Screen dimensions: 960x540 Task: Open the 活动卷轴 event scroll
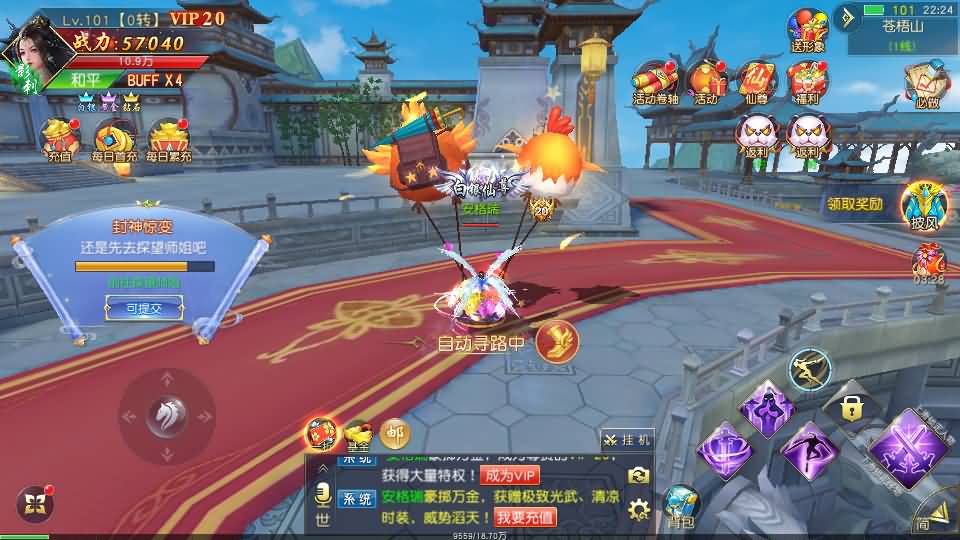(655, 82)
